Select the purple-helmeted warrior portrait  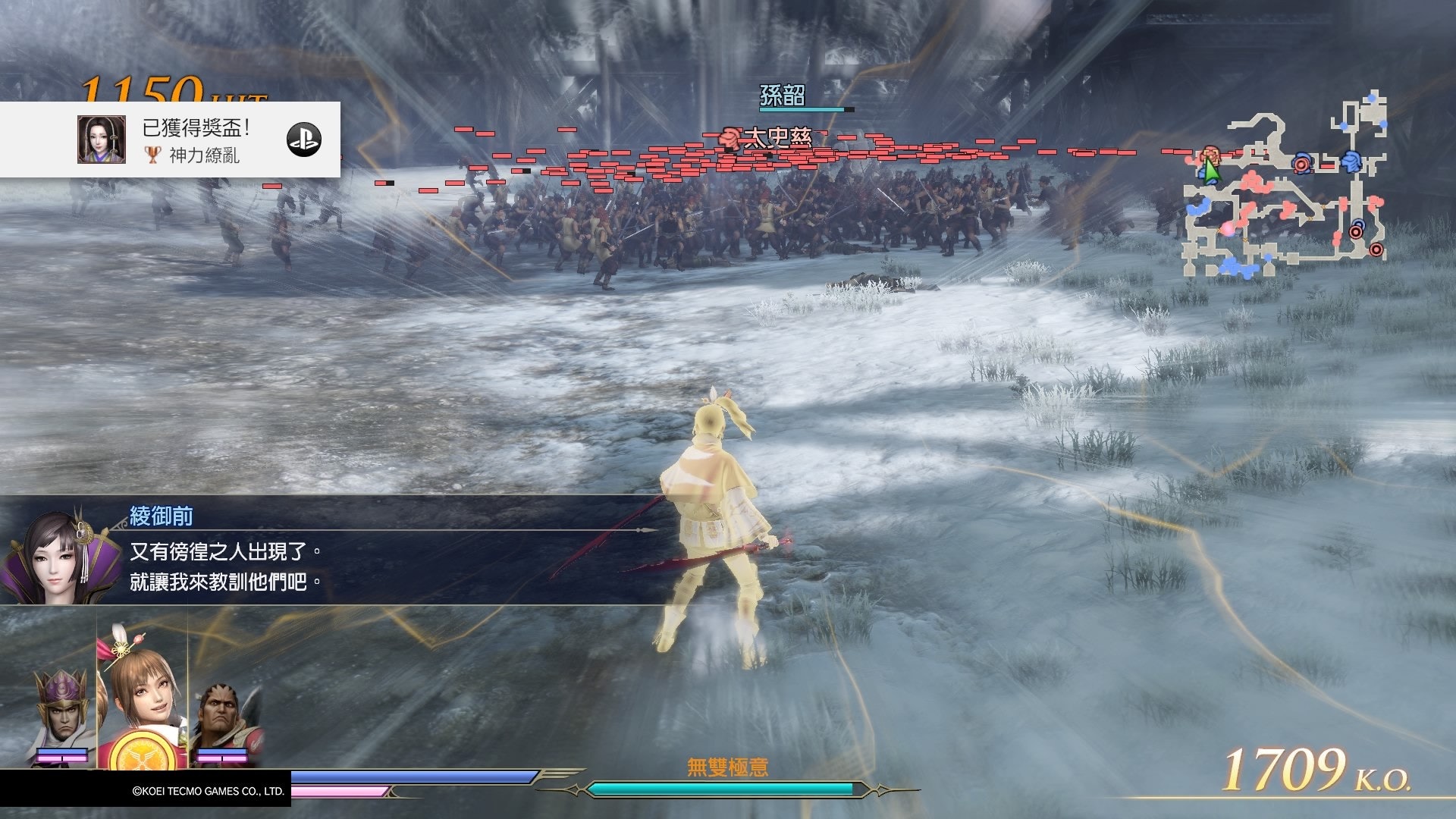point(62,714)
